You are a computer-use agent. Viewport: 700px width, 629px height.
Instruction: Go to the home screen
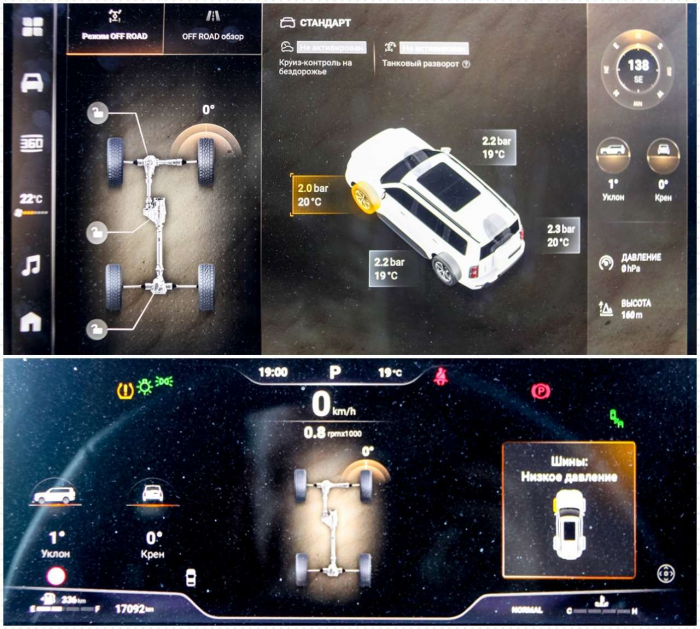coord(33,322)
